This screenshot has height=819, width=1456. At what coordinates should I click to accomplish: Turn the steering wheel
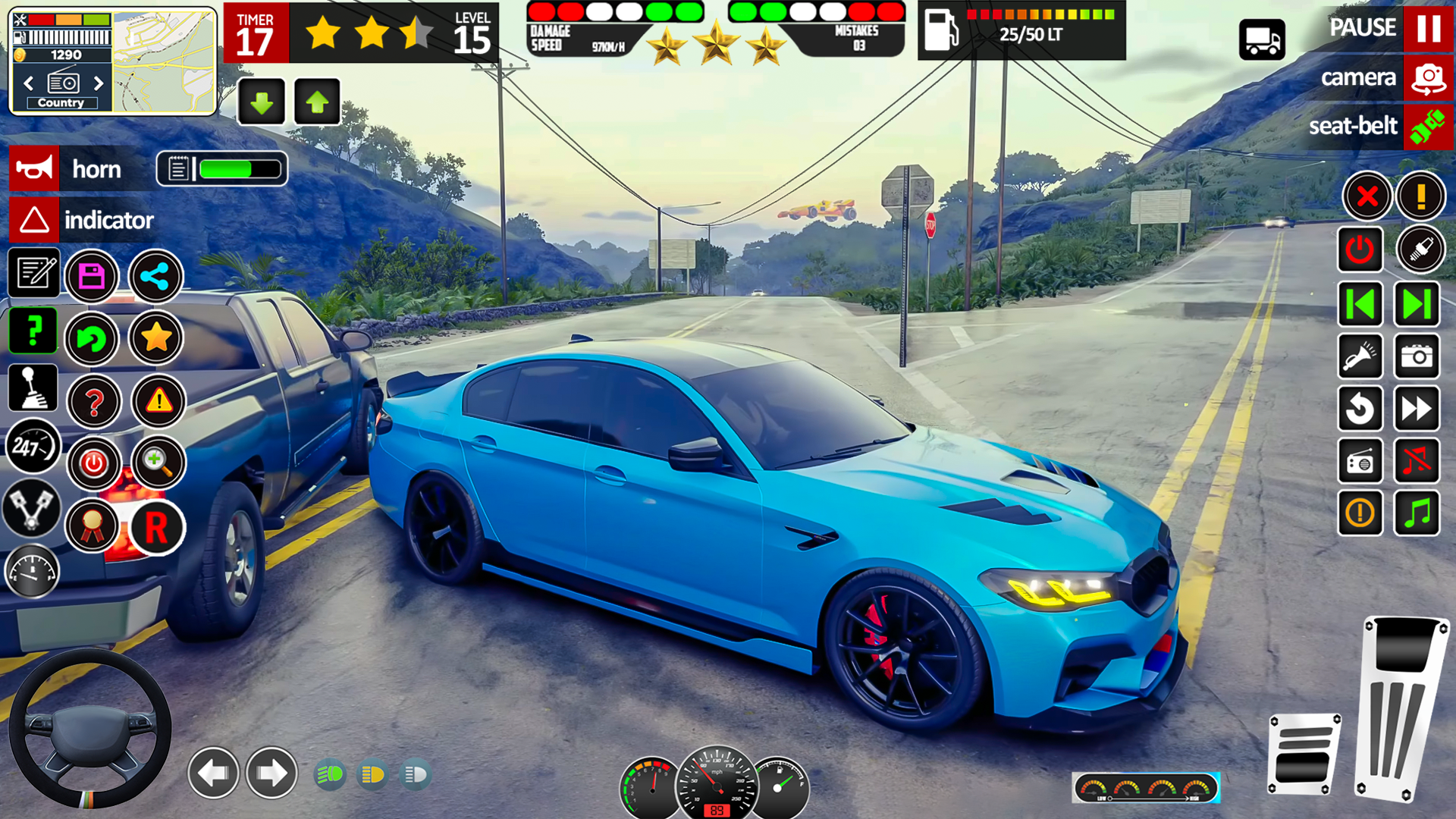(91, 728)
